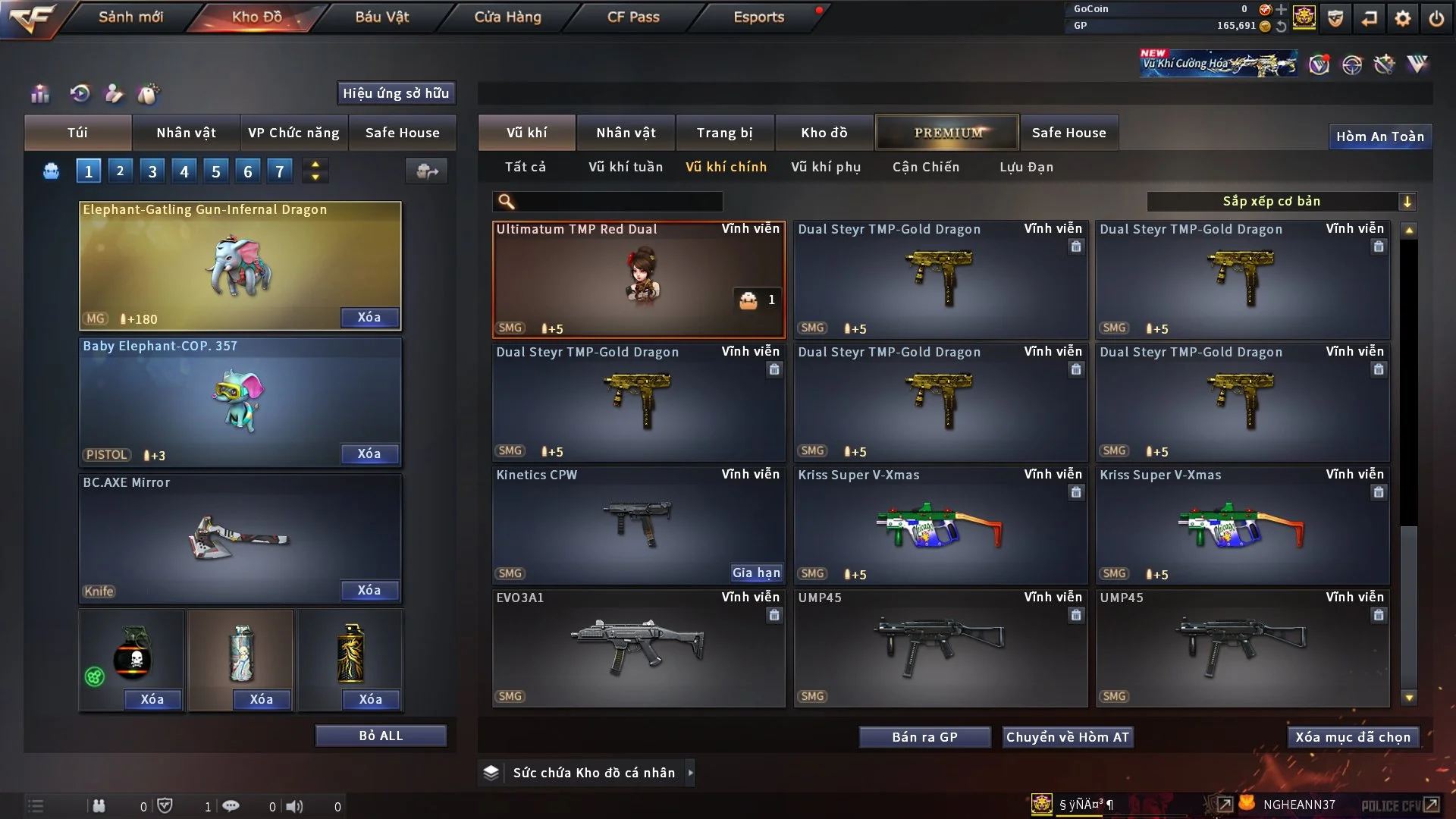
Task: Choose the Kinetics CPW weapon tile
Action: pos(638,525)
